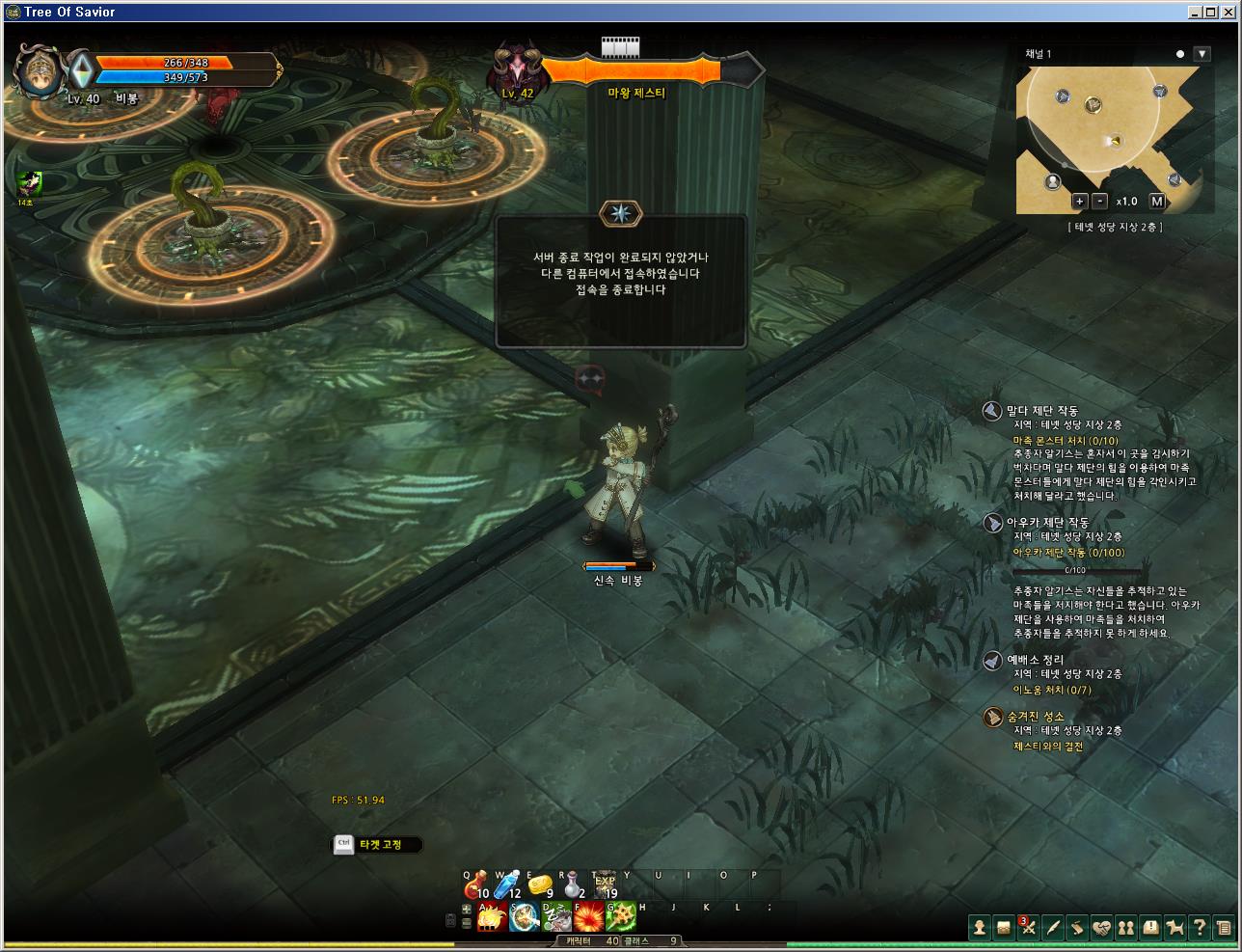
Task: Open the character info menu icon
Action: click(980, 927)
